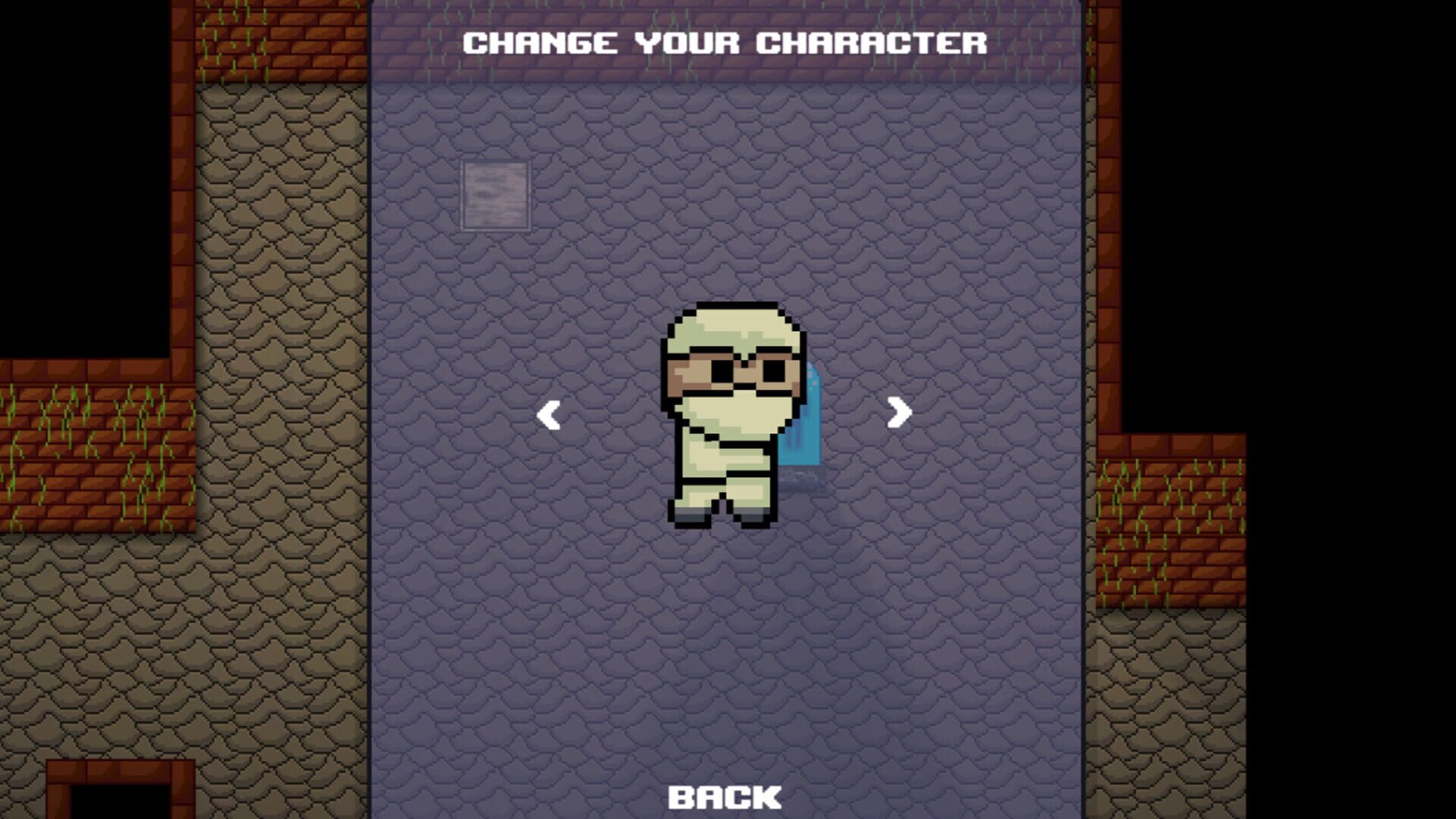The width and height of the screenshot is (1456, 819).
Task: Open the next character option with right chevron
Action: pyautogui.click(x=899, y=413)
